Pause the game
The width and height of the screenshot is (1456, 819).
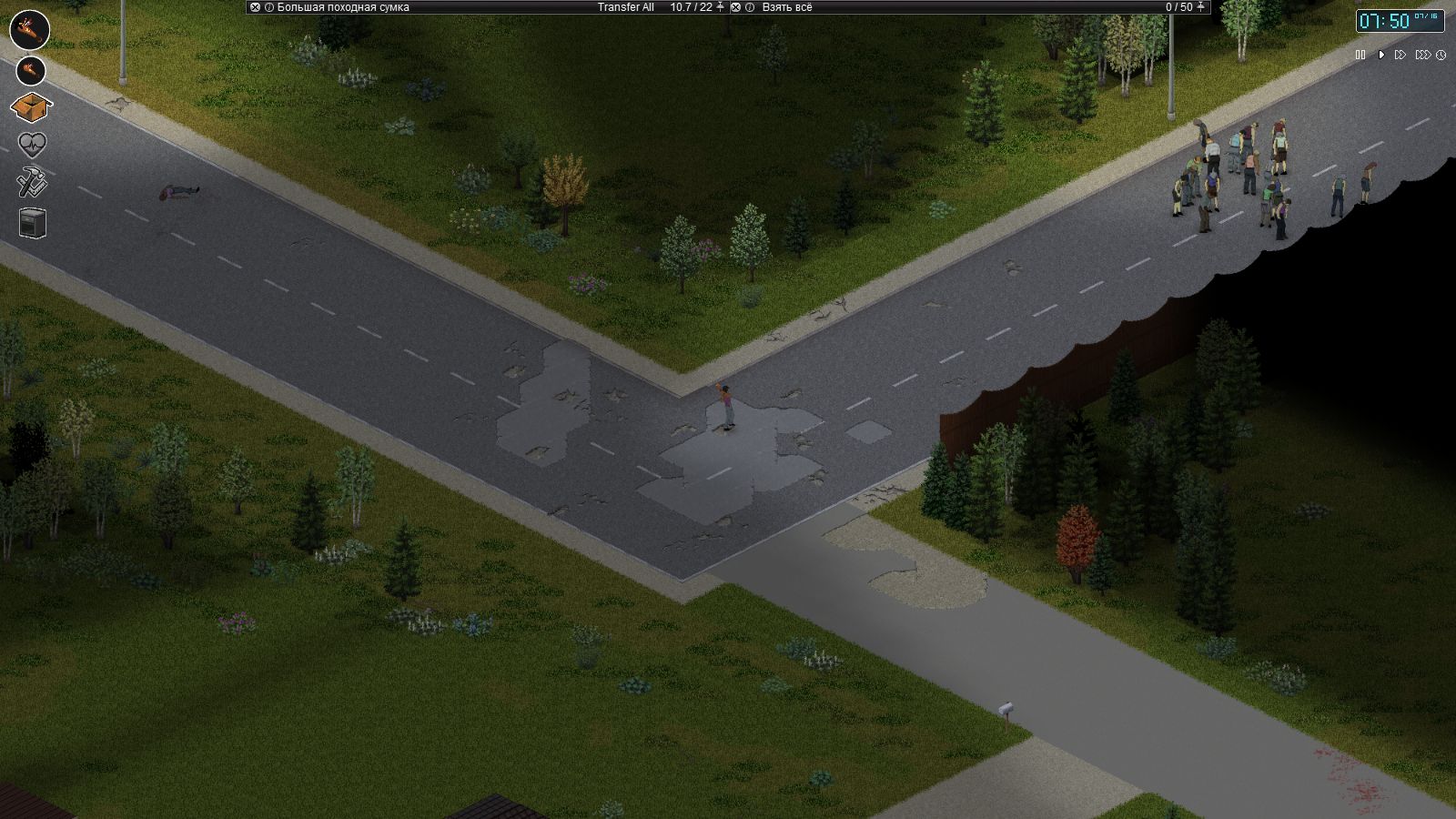(x=1360, y=56)
